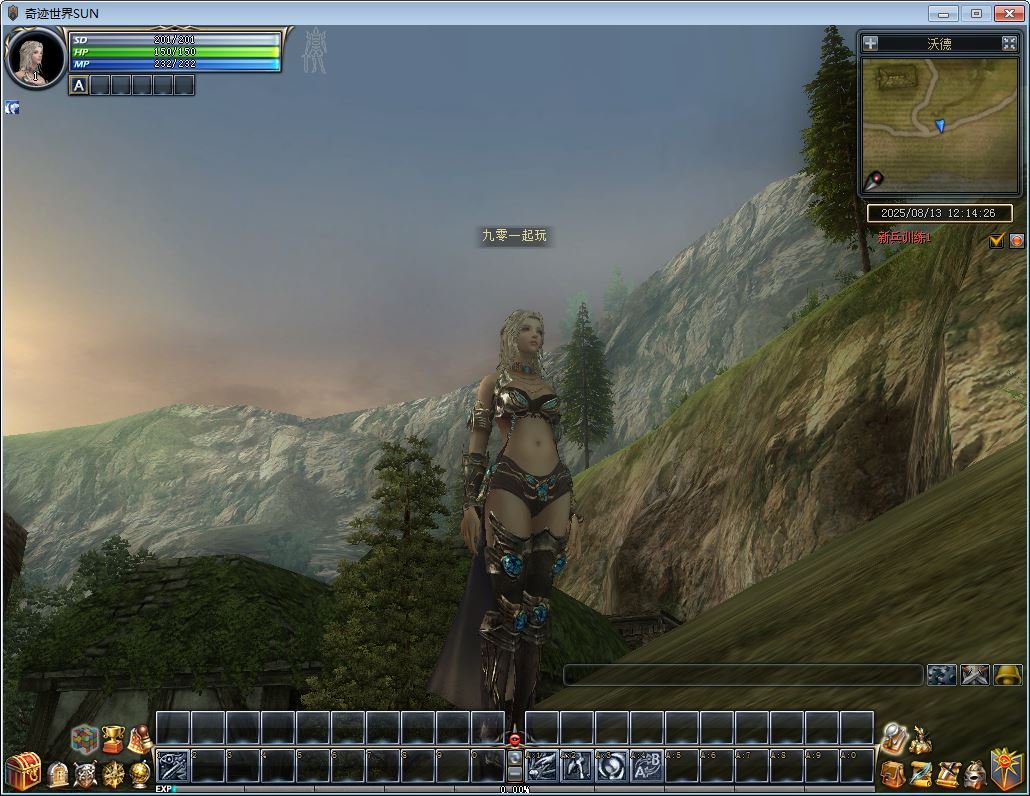The height and width of the screenshot is (796, 1030).
Task: Open the silver helmet icon
Action: click(x=974, y=774)
